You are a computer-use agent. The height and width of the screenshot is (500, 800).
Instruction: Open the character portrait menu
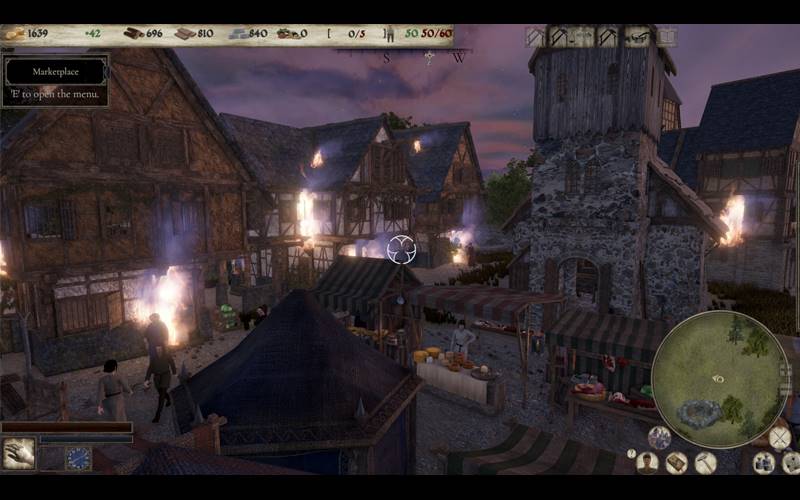[648, 462]
